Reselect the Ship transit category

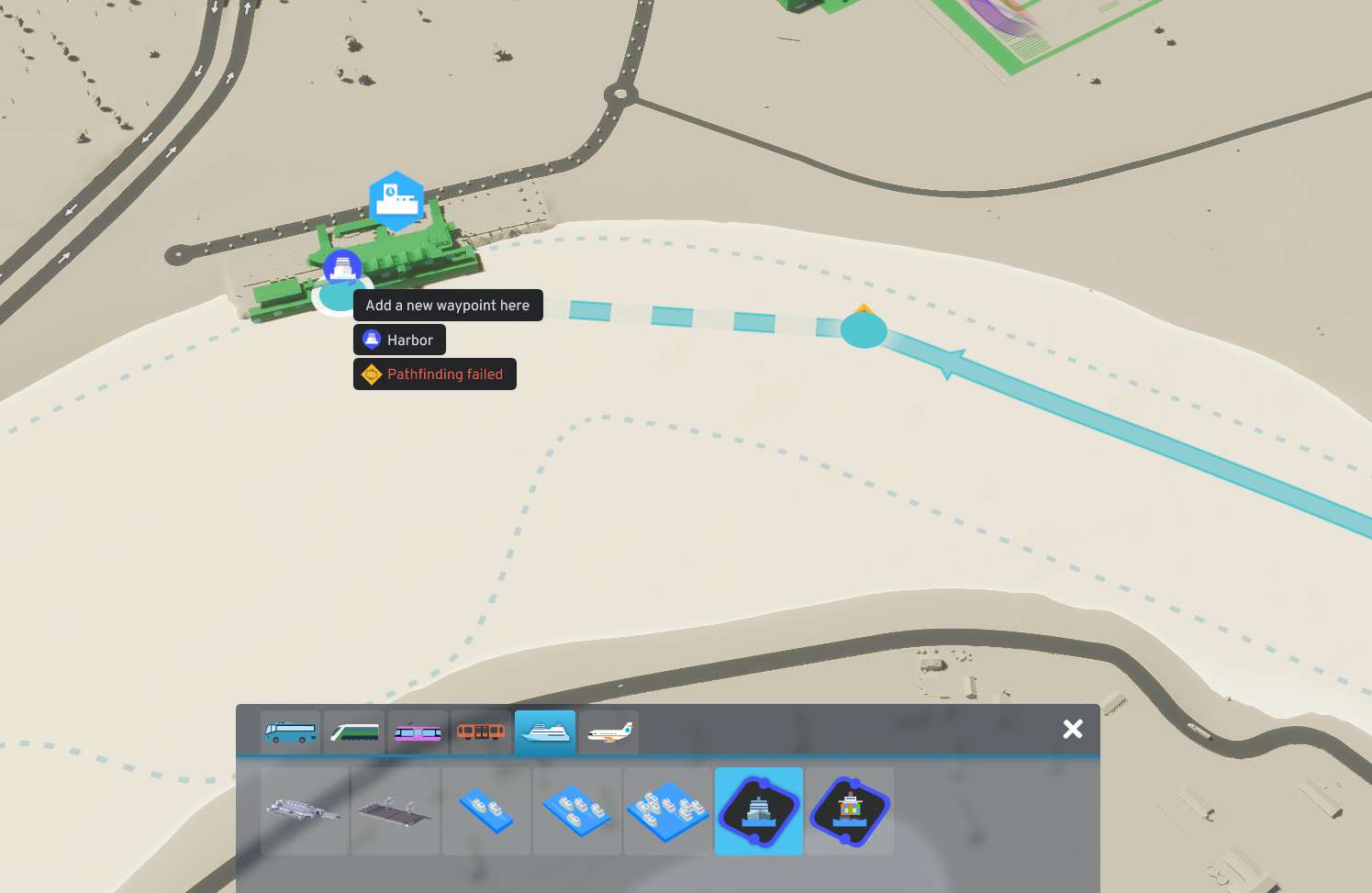coord(545,731)
